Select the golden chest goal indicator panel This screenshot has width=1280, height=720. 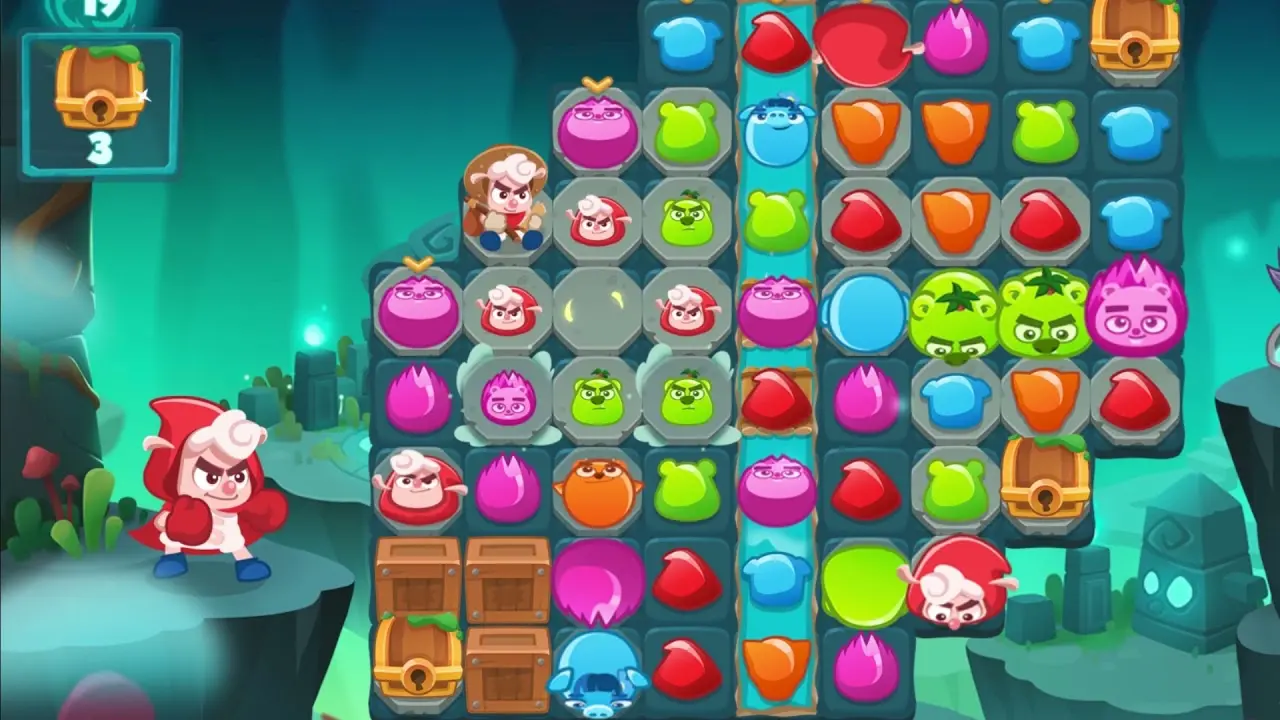[99, 103]
